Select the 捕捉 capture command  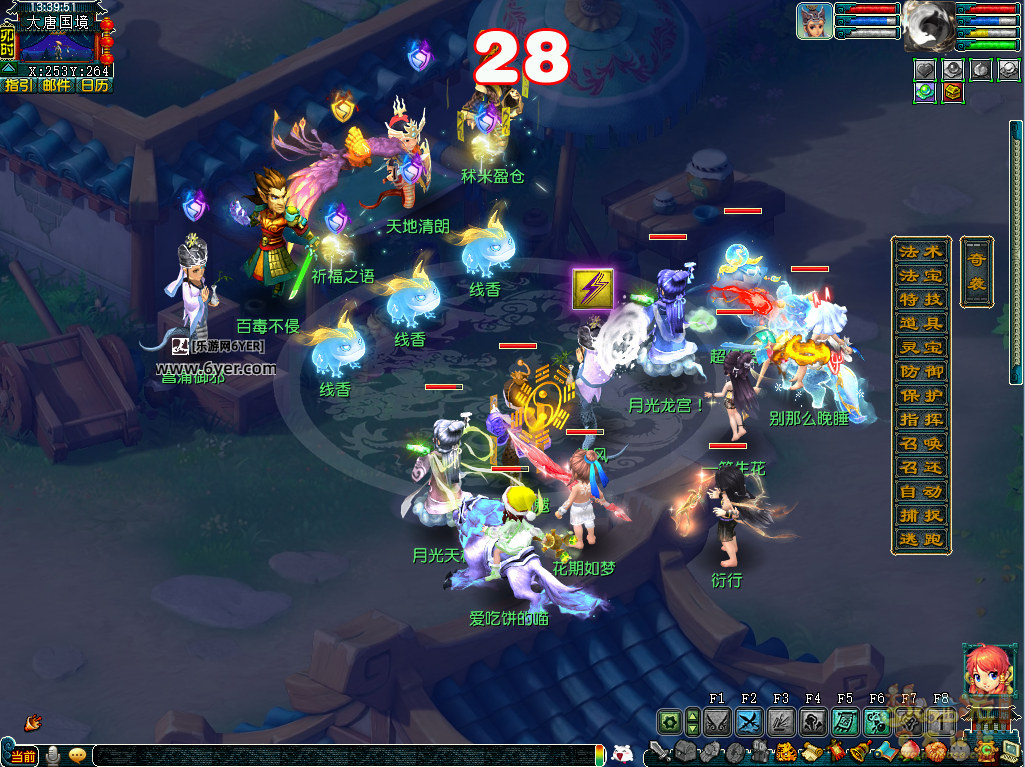920,516
